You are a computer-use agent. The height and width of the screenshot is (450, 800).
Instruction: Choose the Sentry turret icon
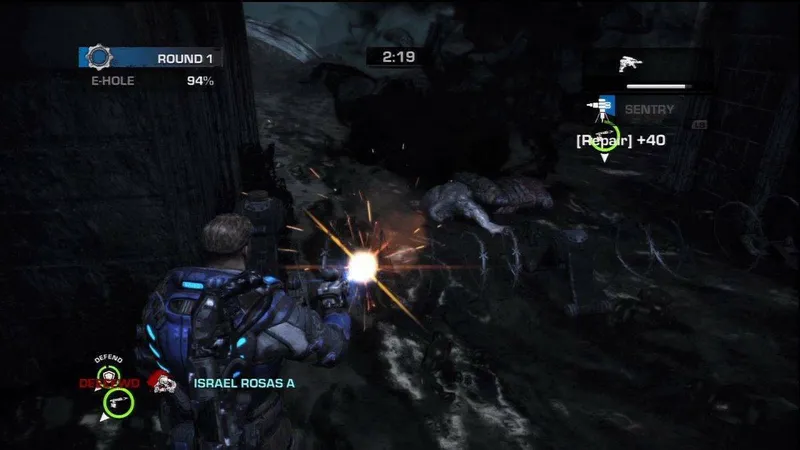(602, 108)
